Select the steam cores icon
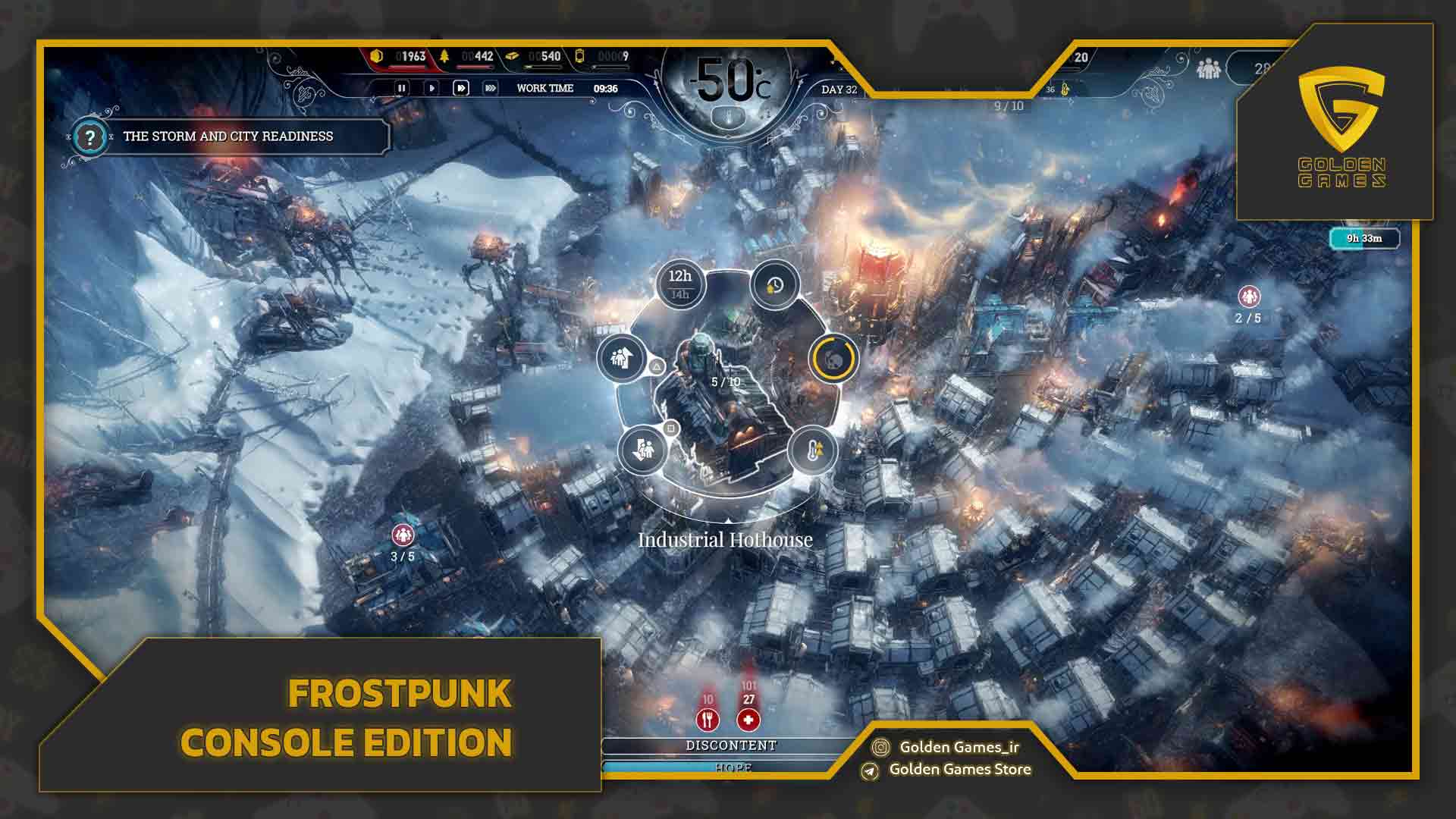 tap(580, 57)
